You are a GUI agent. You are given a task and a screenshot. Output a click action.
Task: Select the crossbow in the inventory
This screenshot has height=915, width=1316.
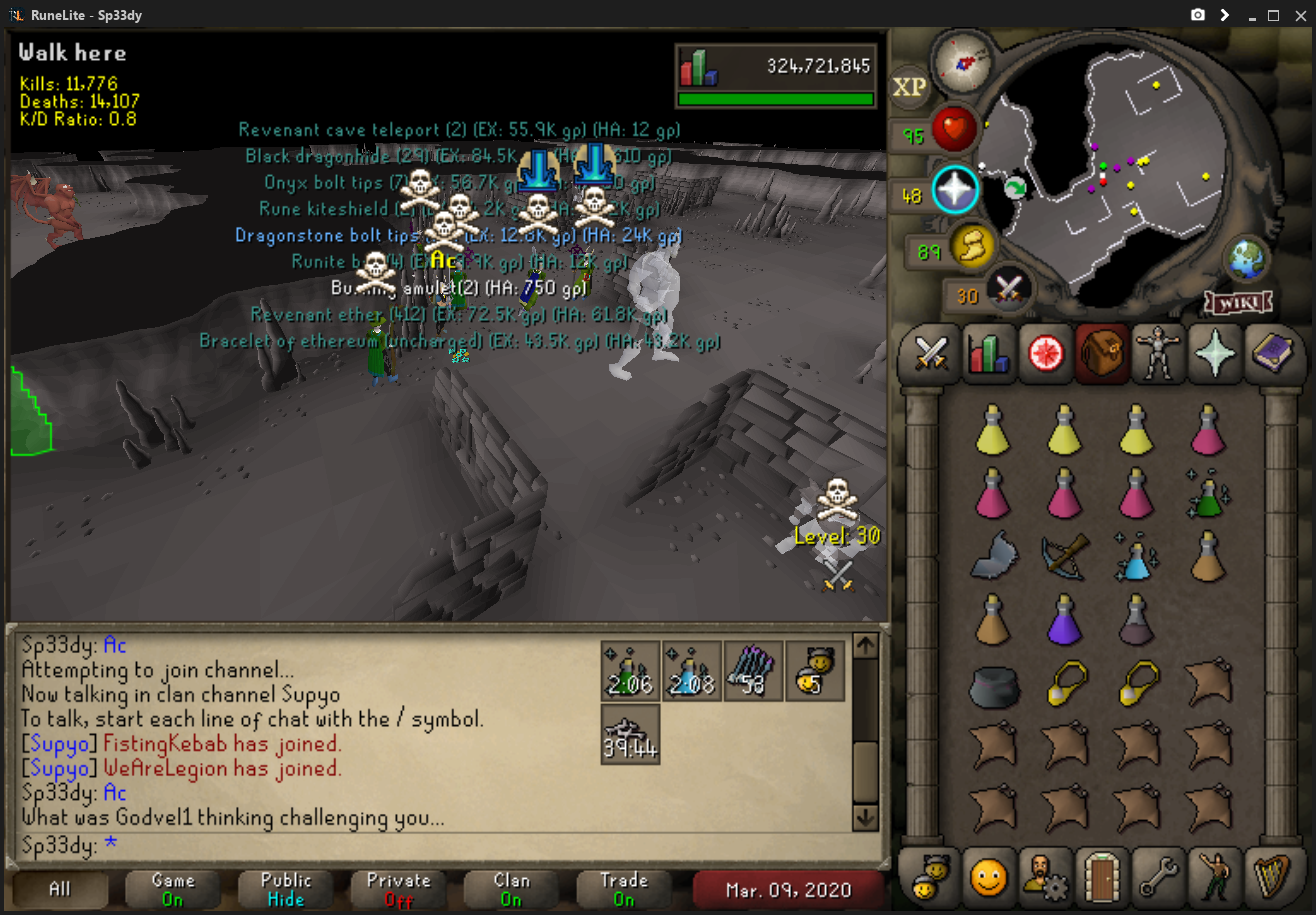point(1063,555)
